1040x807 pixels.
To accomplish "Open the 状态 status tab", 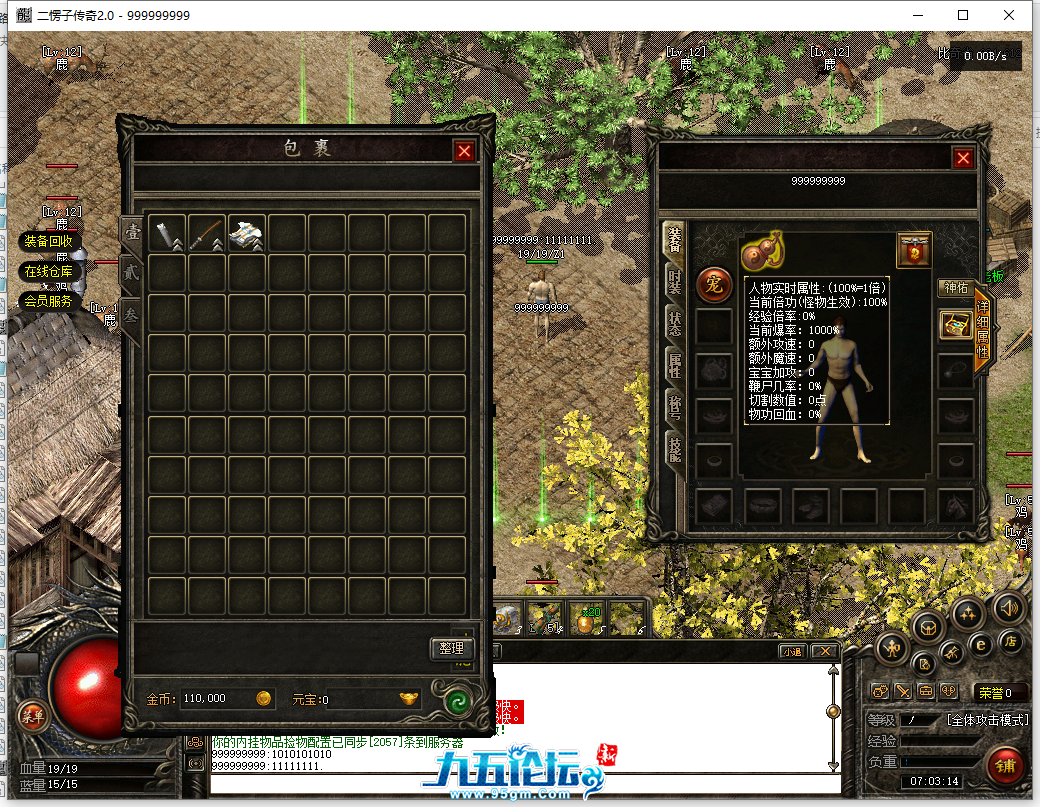I will click(x=675, y=323).
